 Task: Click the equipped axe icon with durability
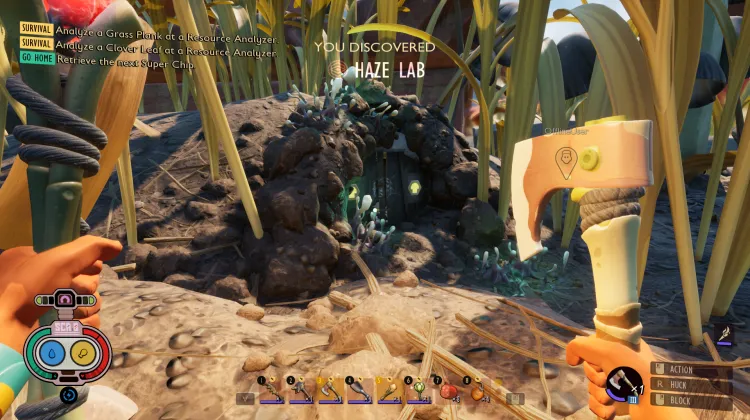click(624, 386)
